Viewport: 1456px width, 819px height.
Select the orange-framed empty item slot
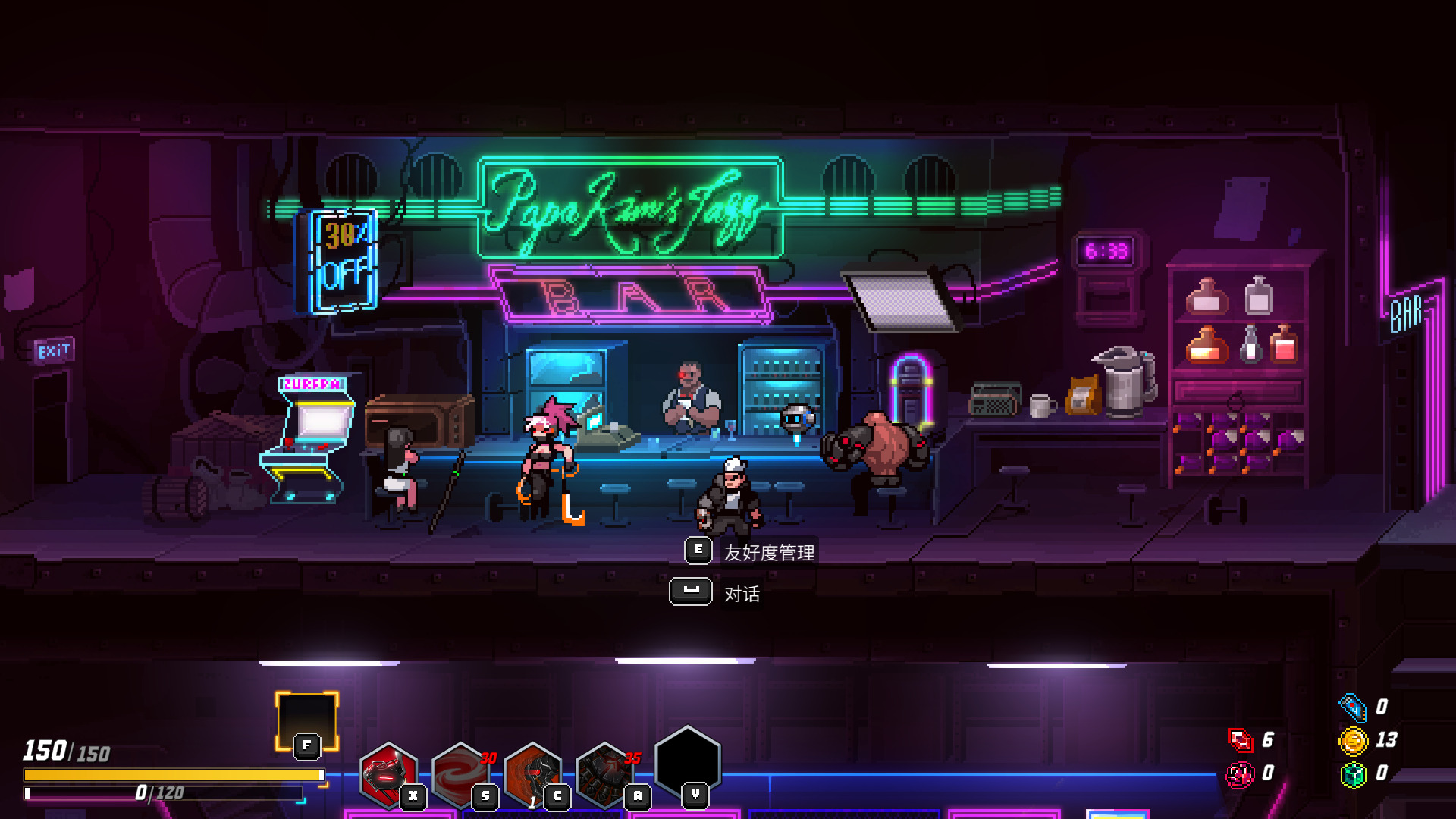pyautogui.click(x=306, y=720)
